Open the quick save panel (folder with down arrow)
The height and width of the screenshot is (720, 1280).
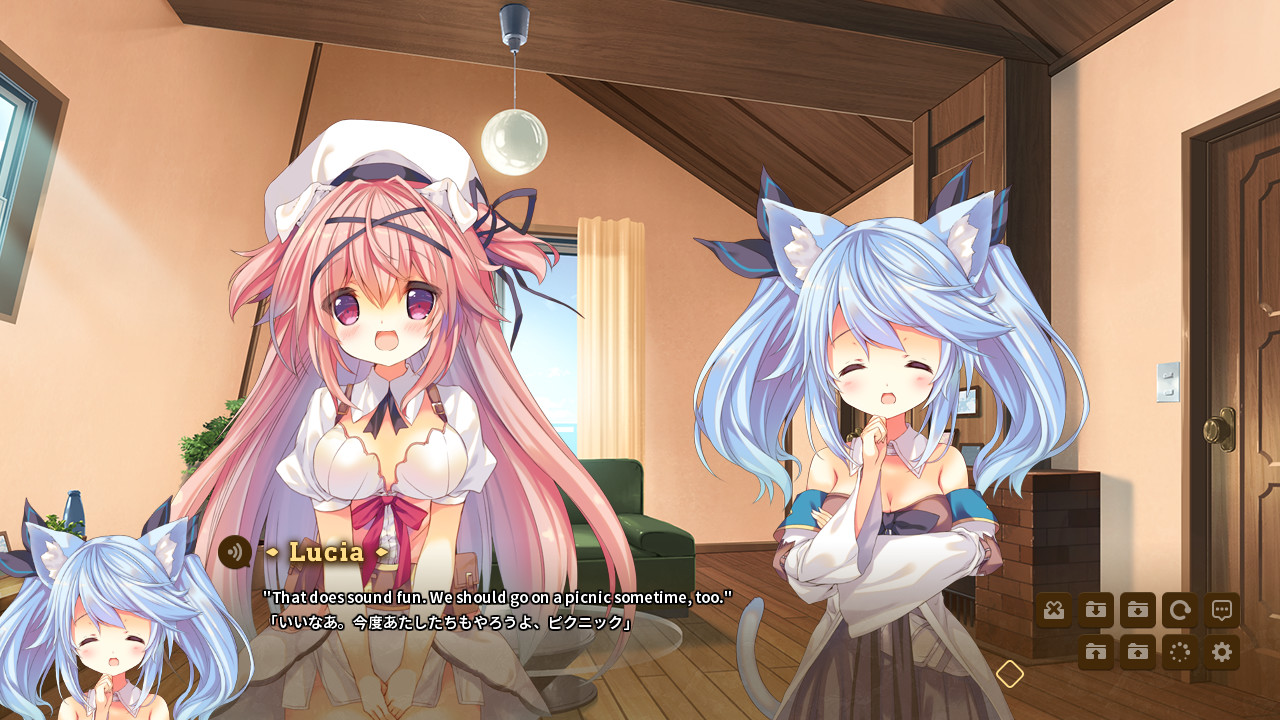click(1096, 611)
